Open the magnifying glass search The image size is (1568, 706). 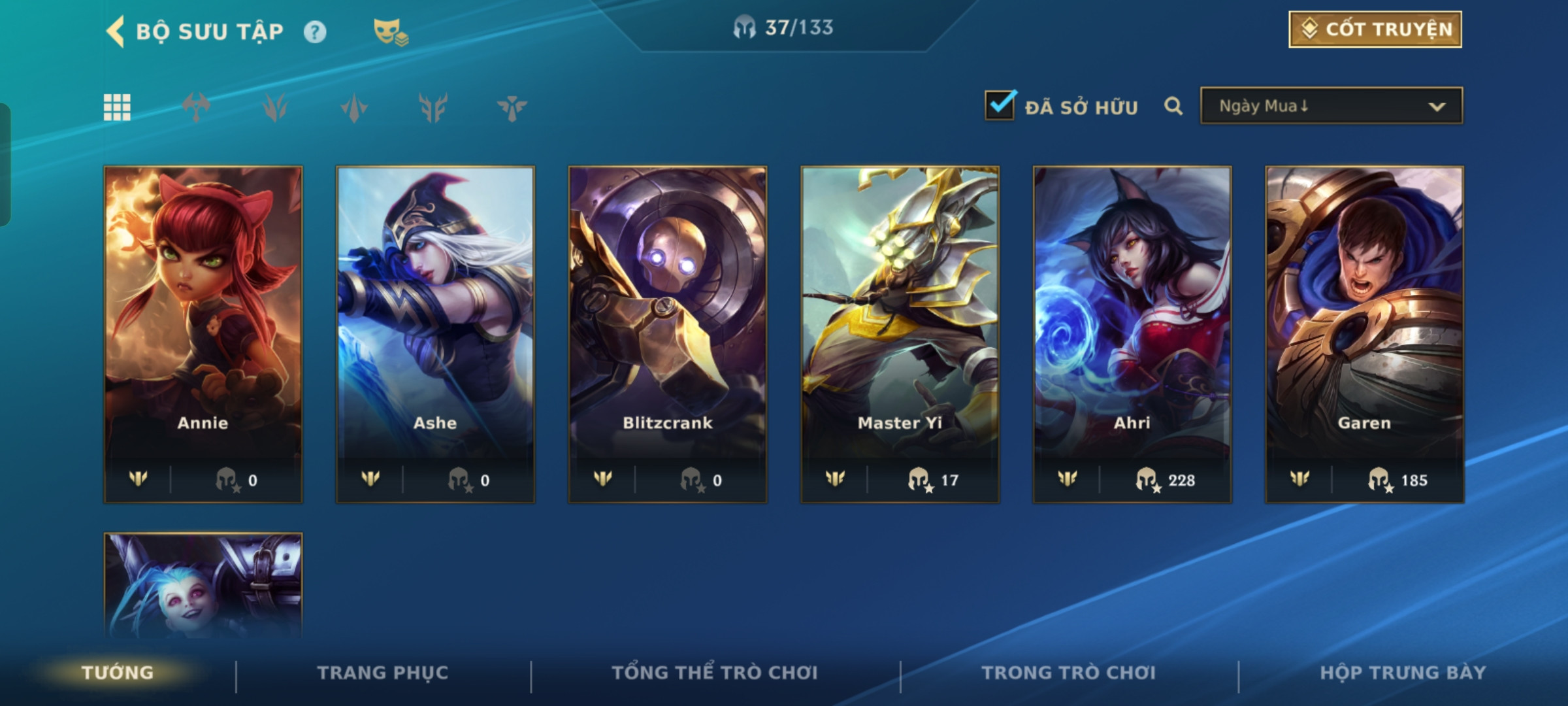1173,106
